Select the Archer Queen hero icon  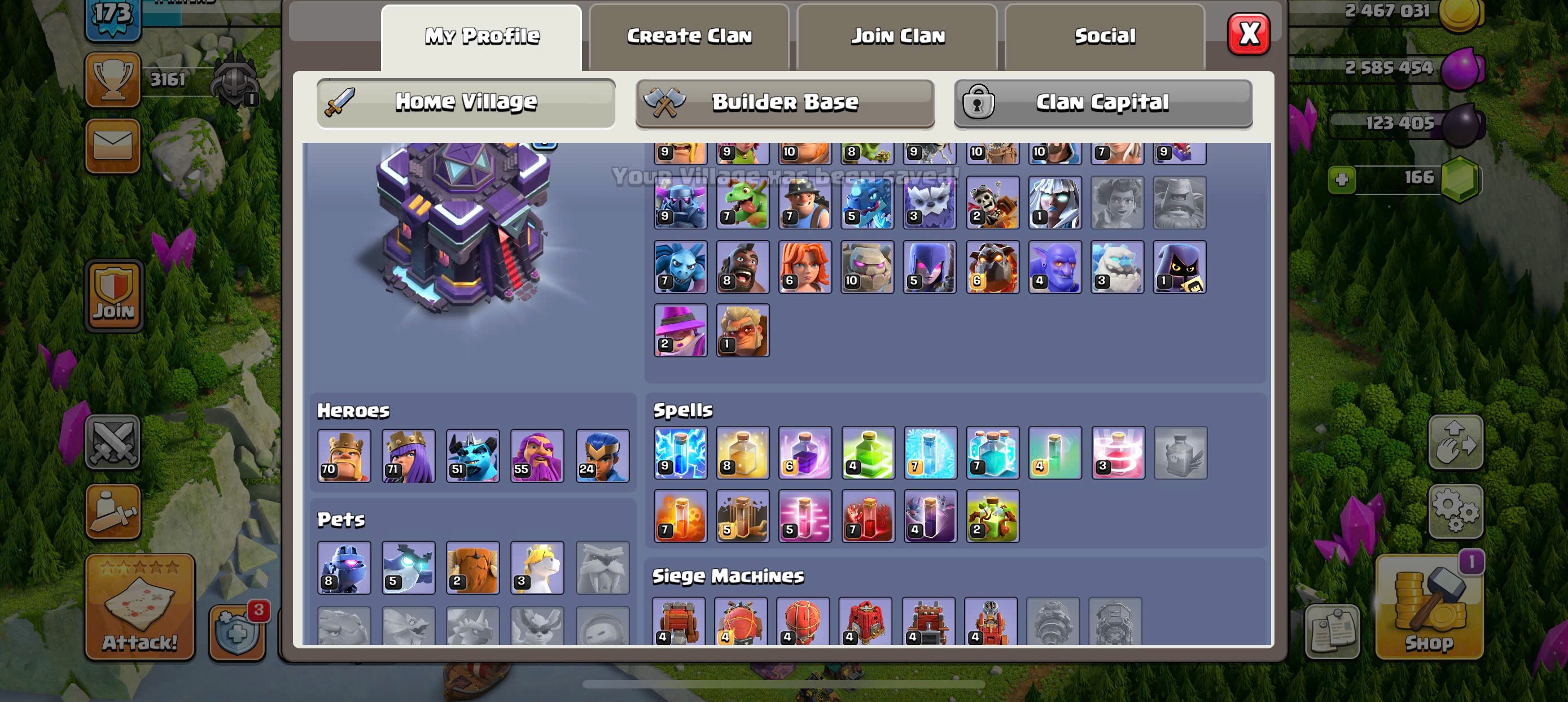point(409,455)
